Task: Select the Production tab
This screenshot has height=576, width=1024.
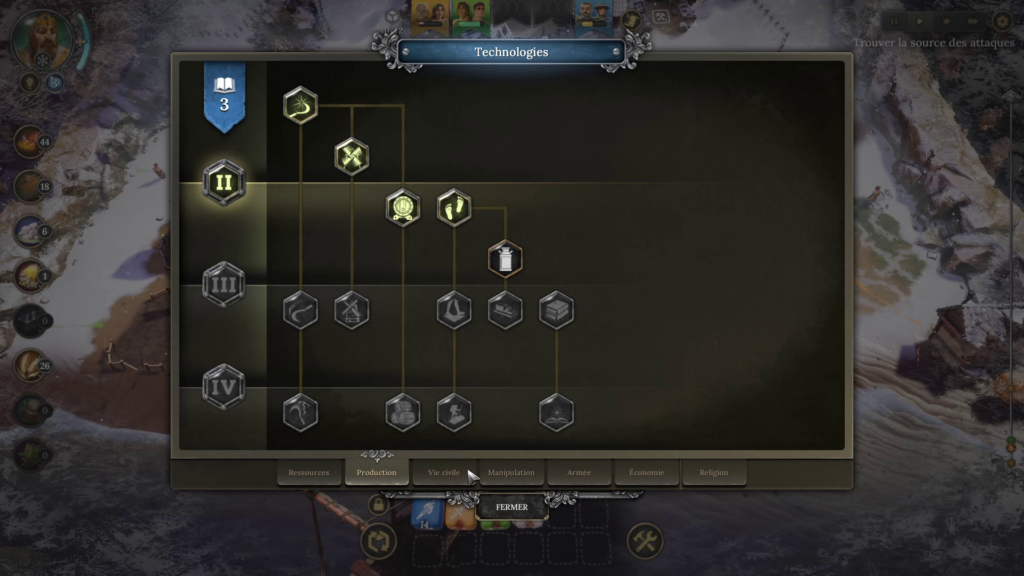Action: tap(377, 472)
